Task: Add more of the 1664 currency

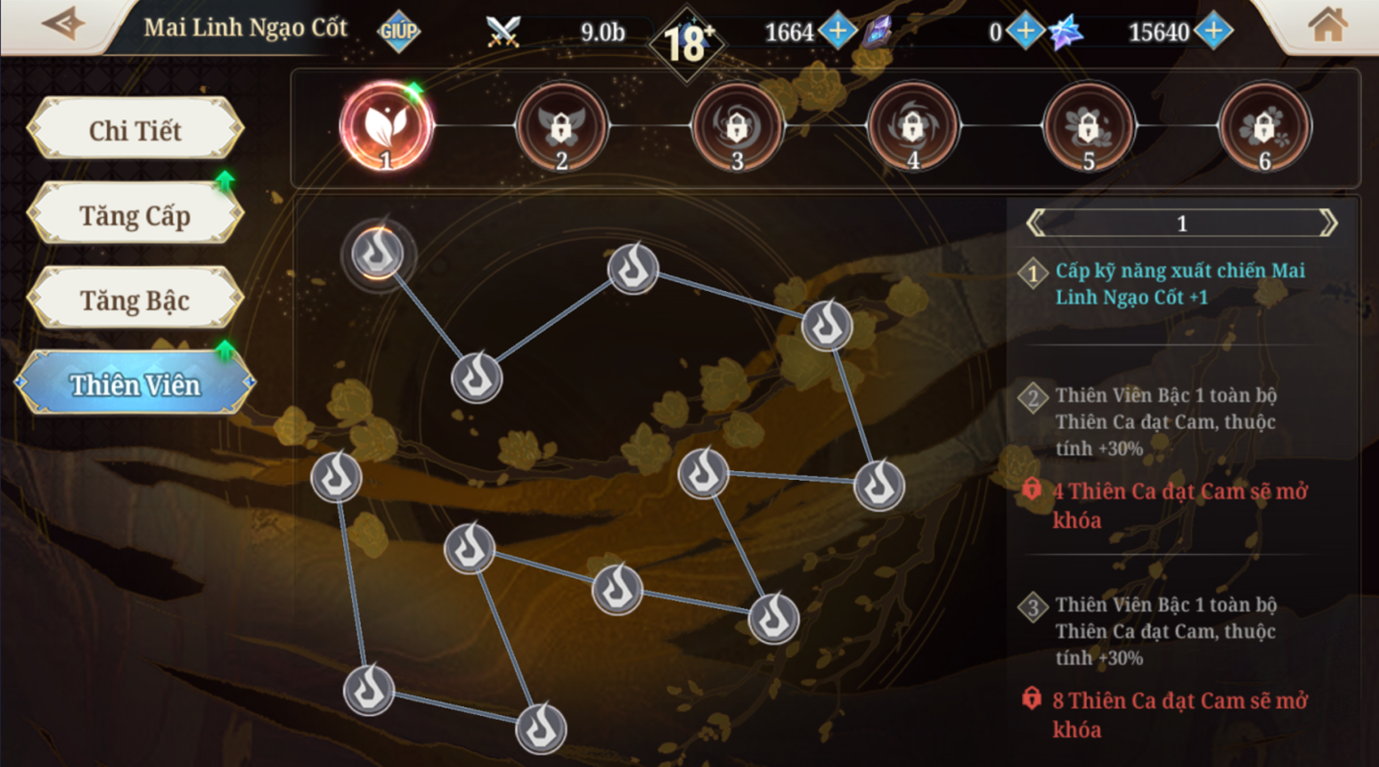Action: 837,32
